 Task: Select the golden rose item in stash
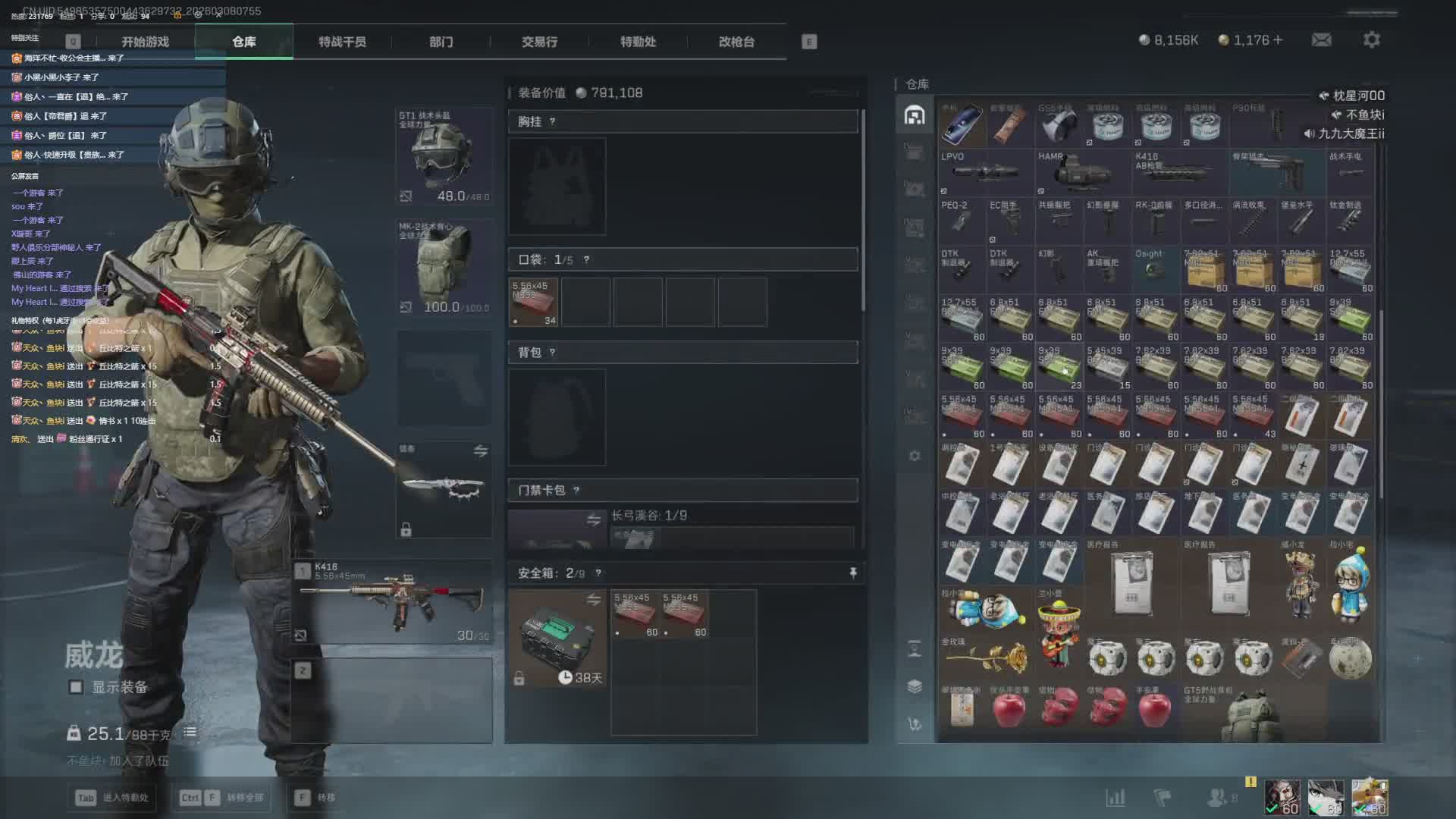tap(986, 657)
